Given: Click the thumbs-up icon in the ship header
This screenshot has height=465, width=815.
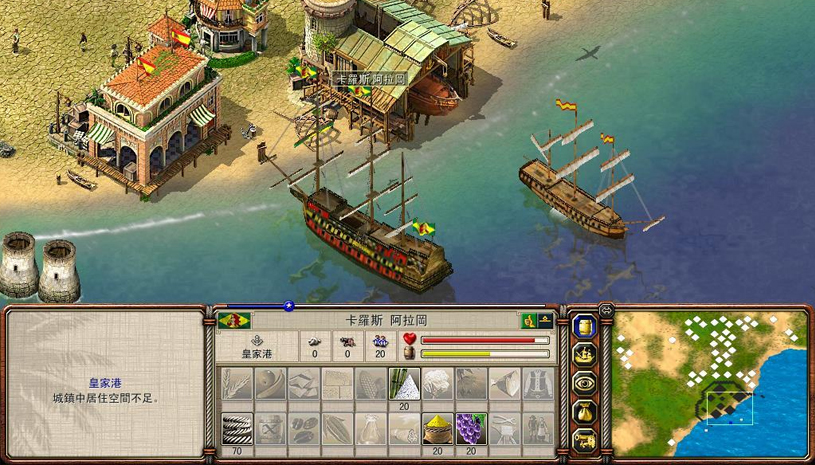Looking at the screenshot, I should coord(527,321).
